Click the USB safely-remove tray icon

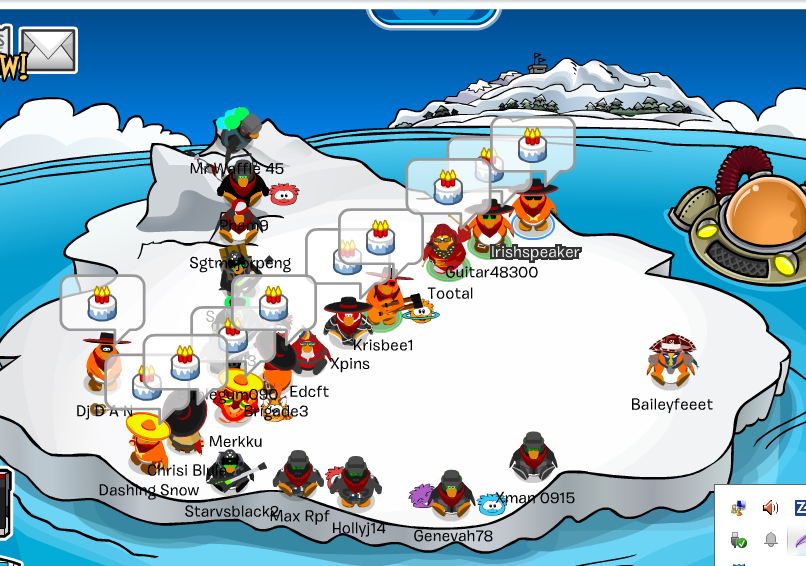coord(738,540)
